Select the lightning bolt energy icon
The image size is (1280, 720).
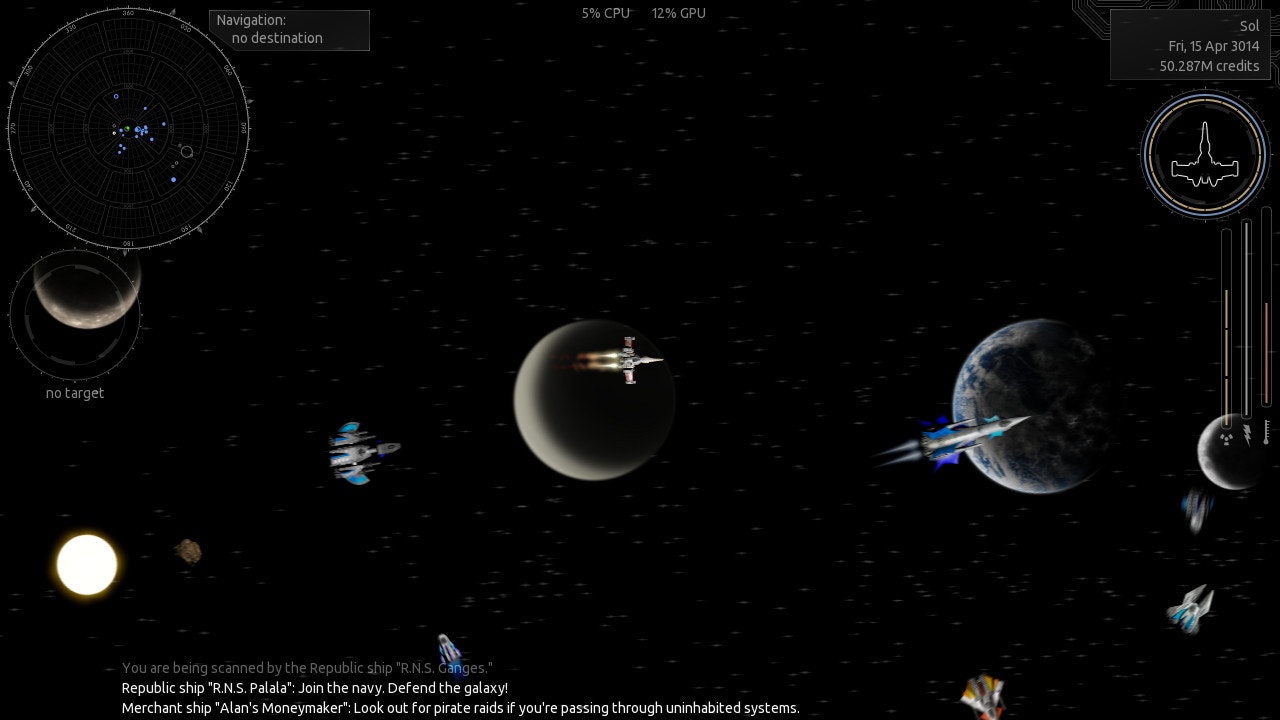pyautogui.click(x=1247, y=435)
